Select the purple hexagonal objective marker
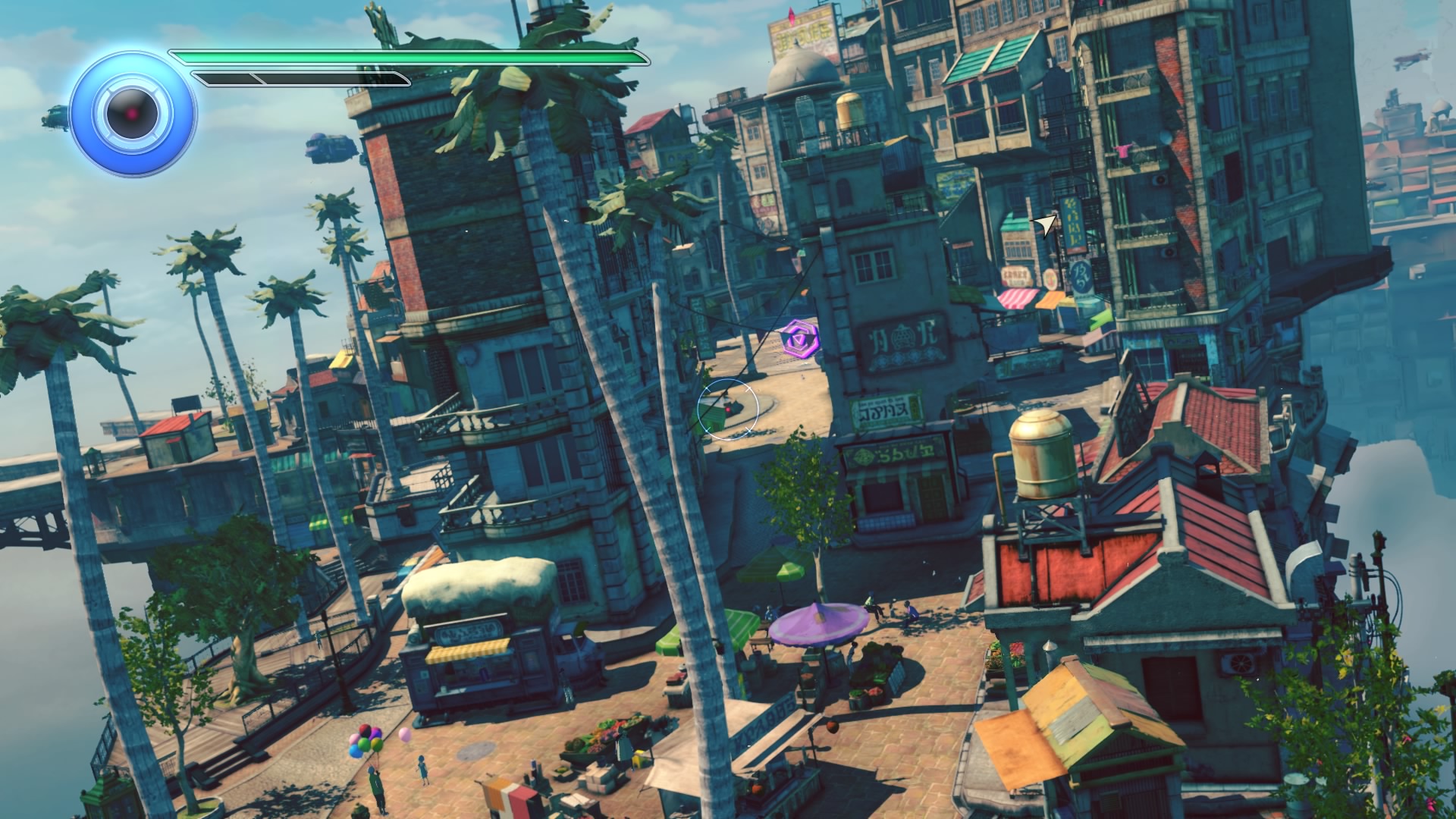This screenshot has width=1456, height=819. (799, 340)
